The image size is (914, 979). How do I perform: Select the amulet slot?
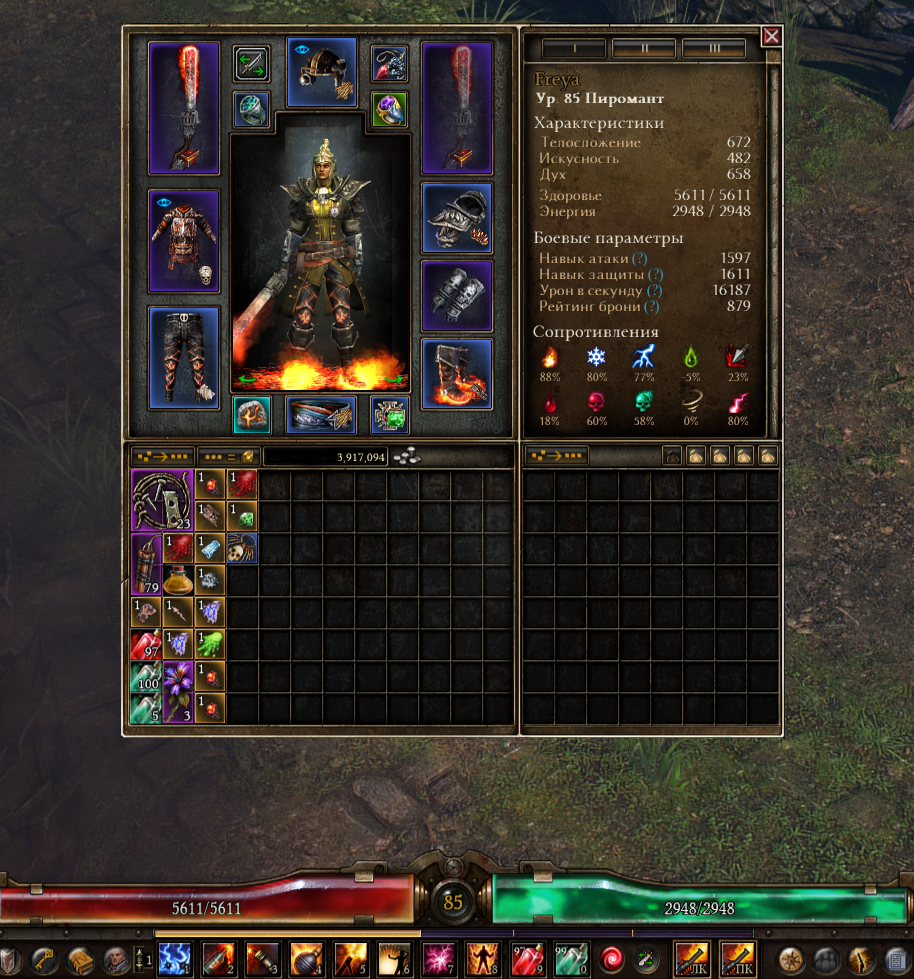(x=389, y=64)
